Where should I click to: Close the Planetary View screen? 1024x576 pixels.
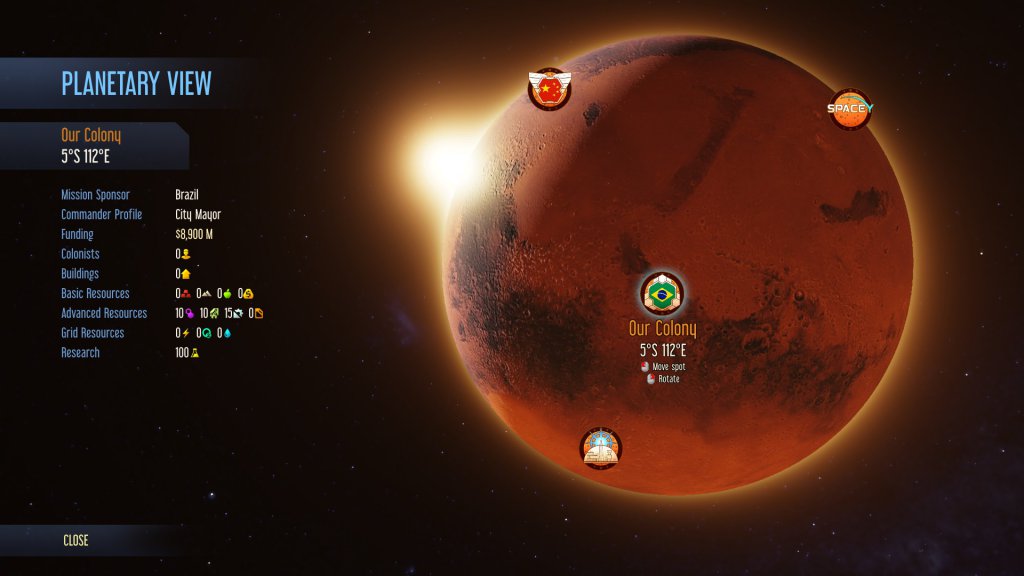(76, 540)
